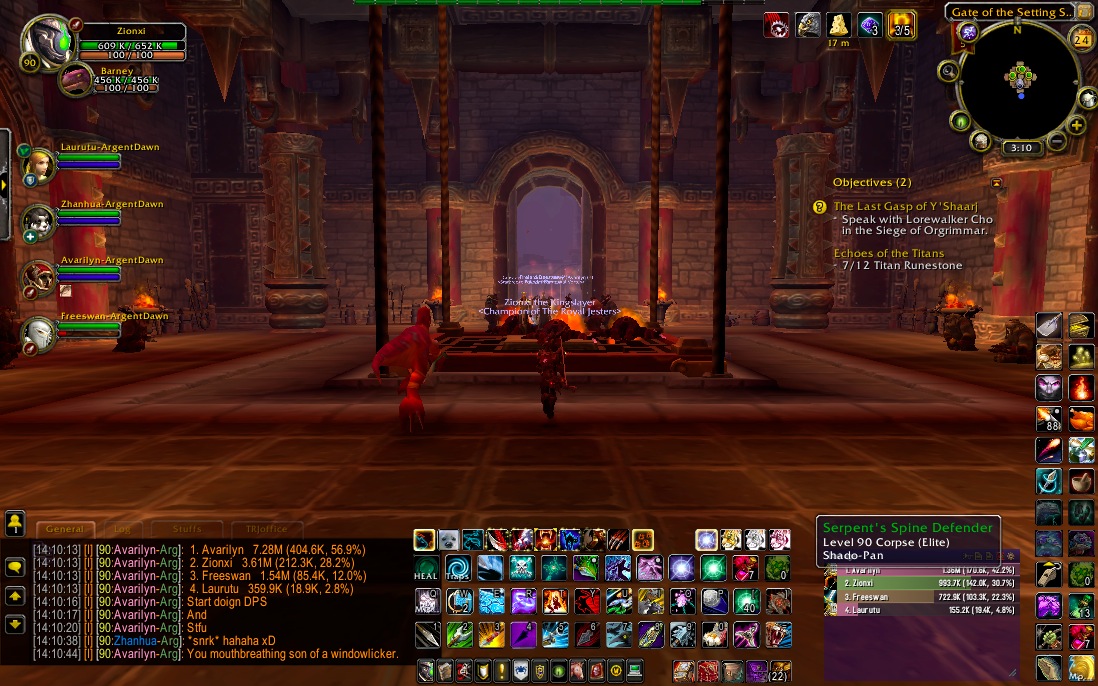Viewport: 1098px width, 686px height.
Task: Open the yellow exclamation quest log micro button
Action: pyautogui.click(x=502, y=670)
